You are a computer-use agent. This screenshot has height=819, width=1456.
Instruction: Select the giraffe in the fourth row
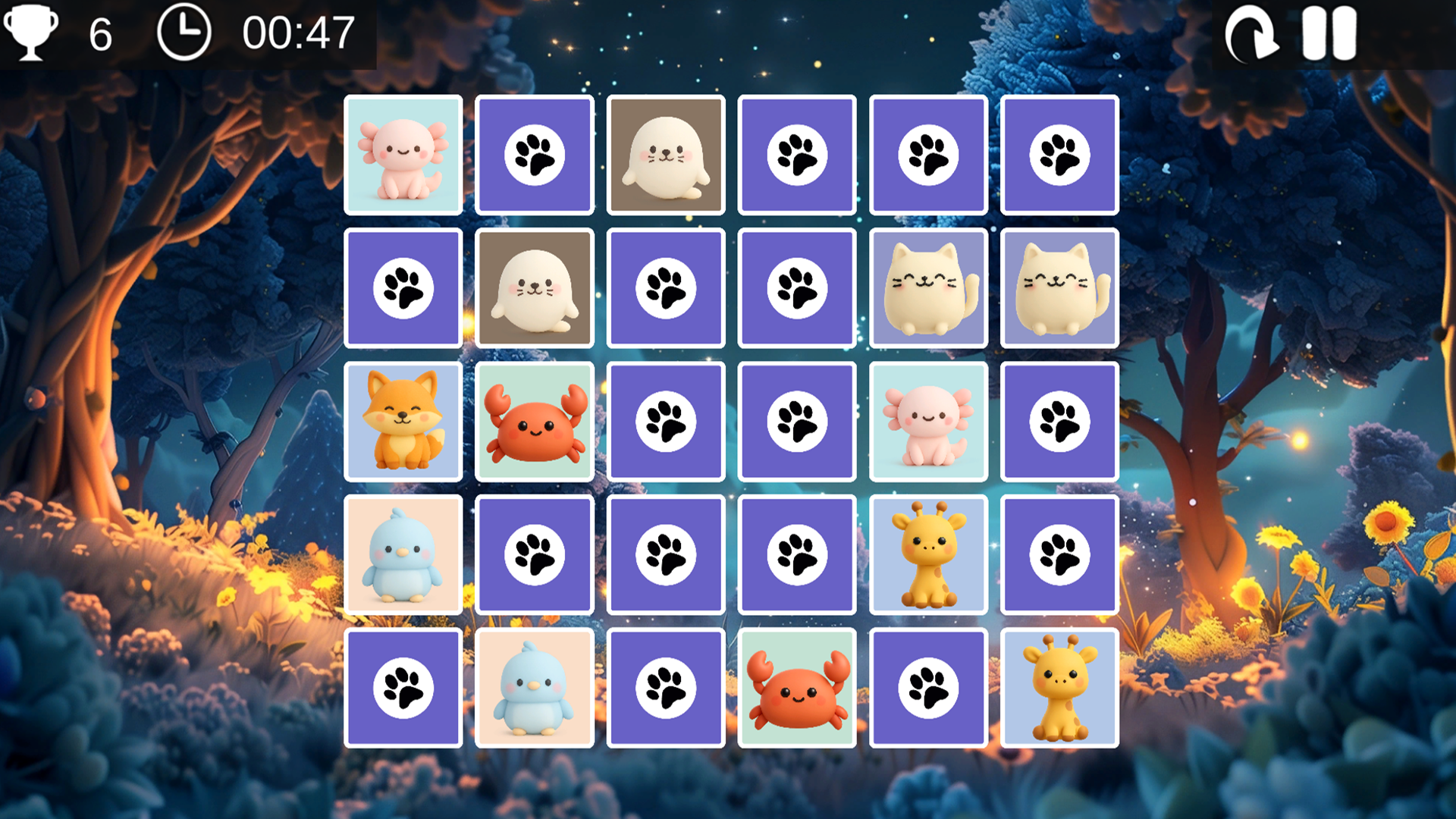(928, 553)
